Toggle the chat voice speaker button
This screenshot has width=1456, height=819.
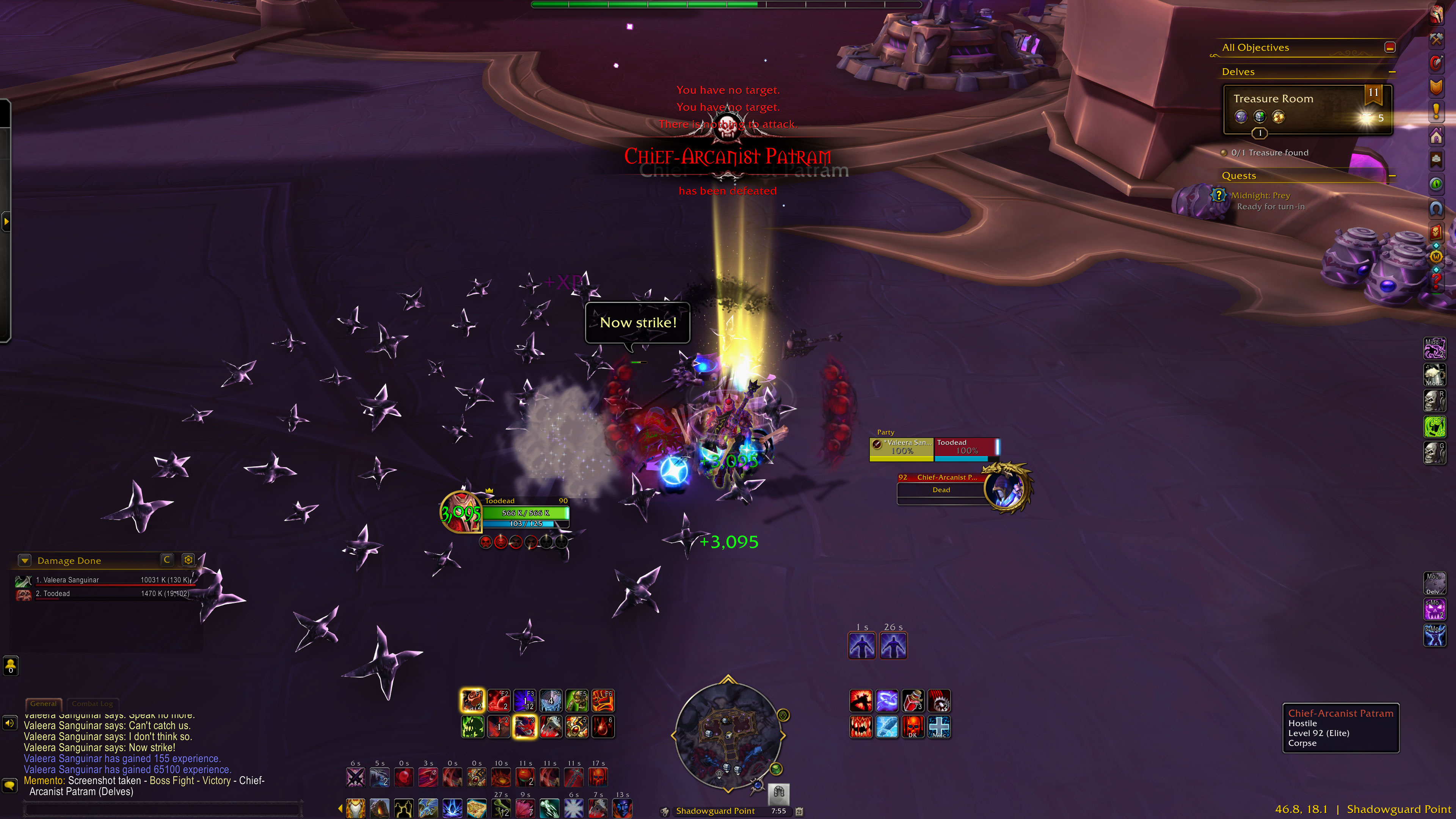click(9, 723)
